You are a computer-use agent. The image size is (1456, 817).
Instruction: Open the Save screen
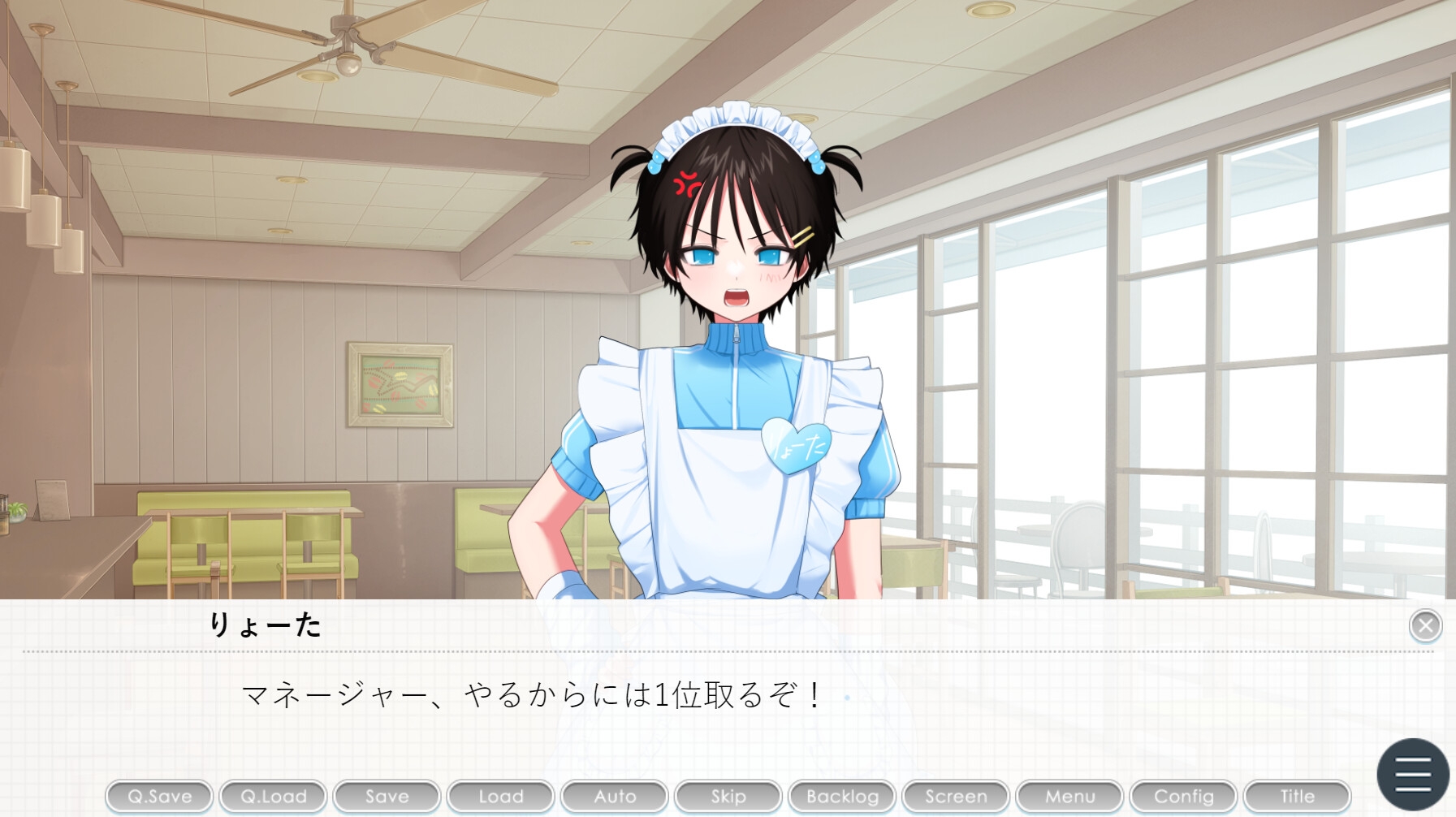coord(387,797)
